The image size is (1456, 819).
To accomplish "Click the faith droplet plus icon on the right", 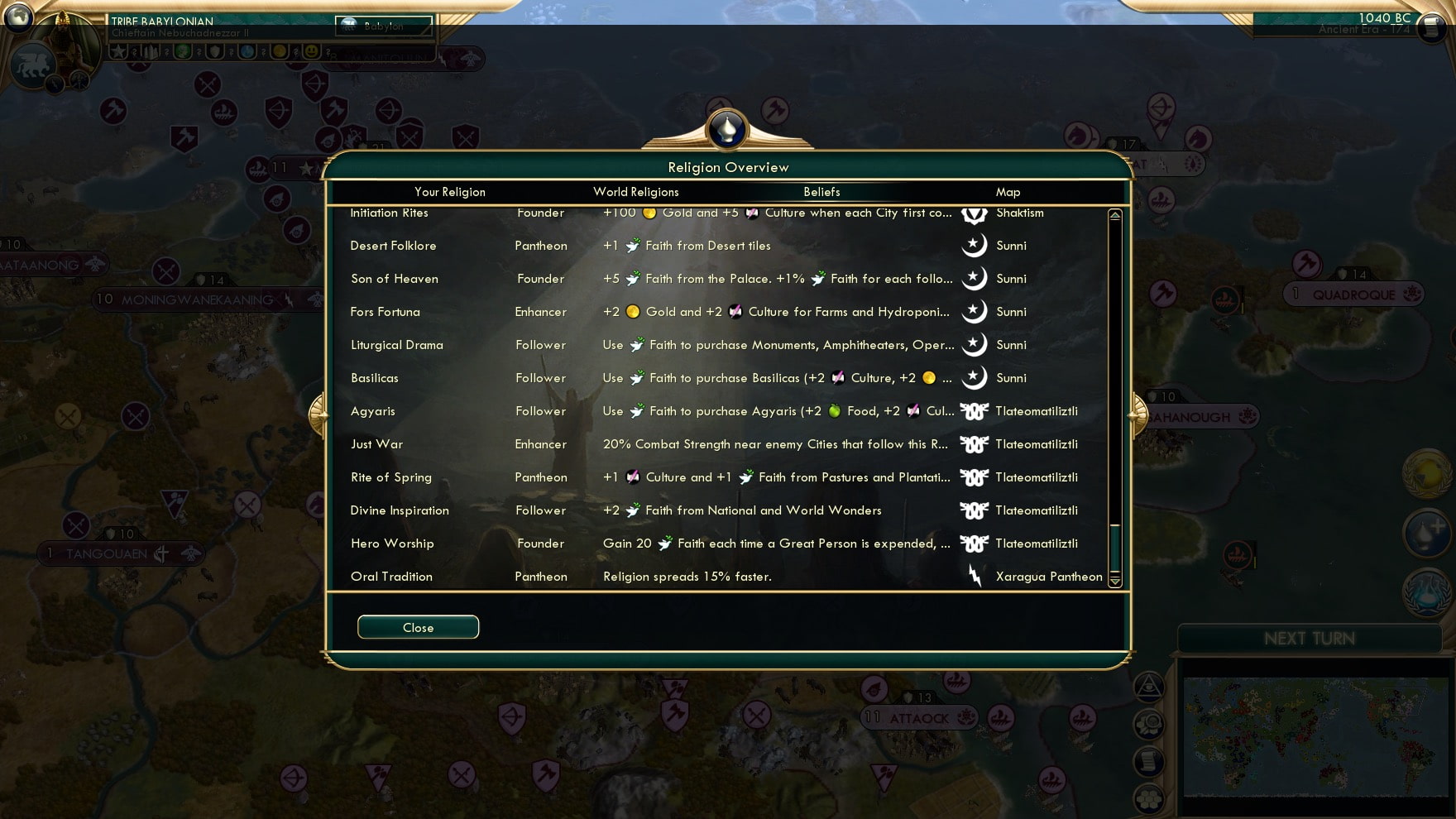I will click(1426, 534).
